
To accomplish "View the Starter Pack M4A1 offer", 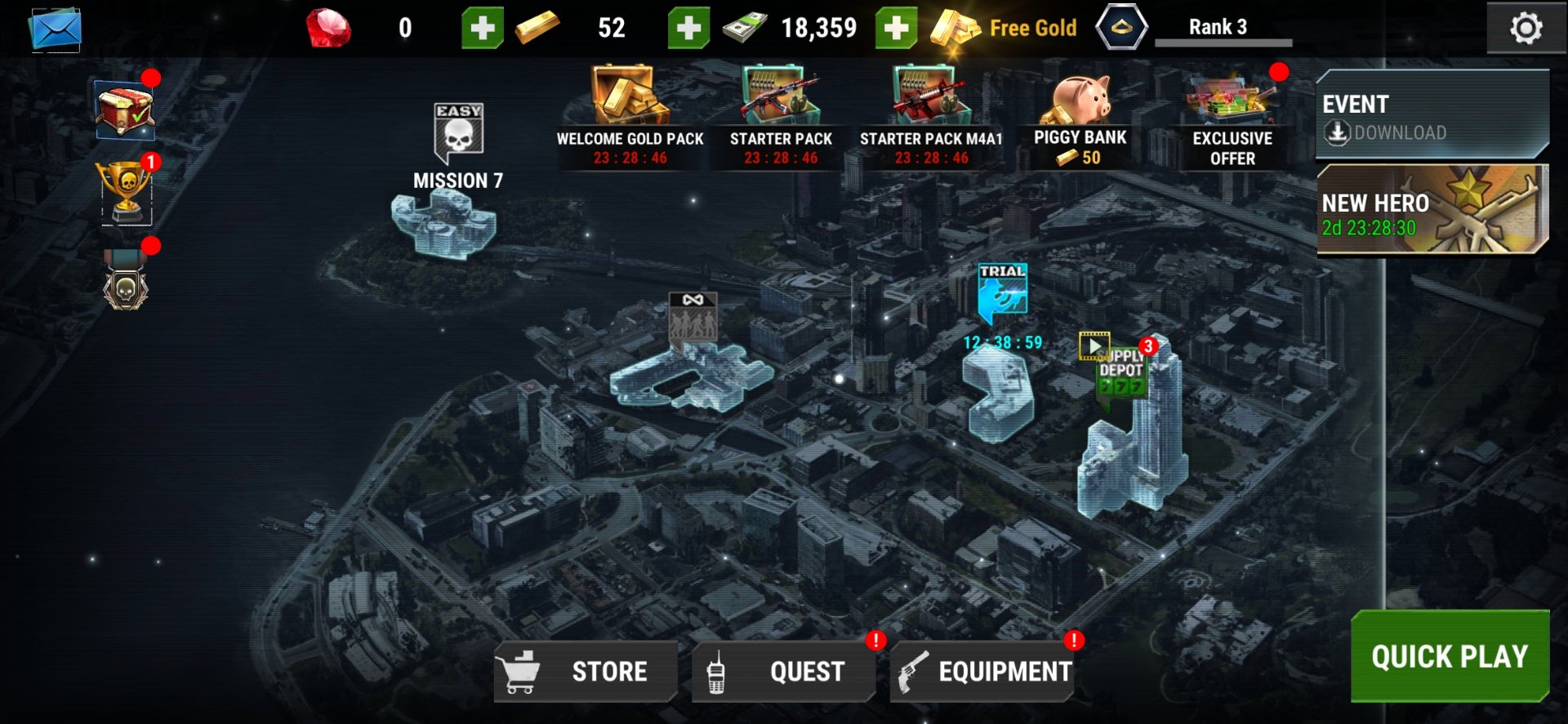I will point(931,116).
